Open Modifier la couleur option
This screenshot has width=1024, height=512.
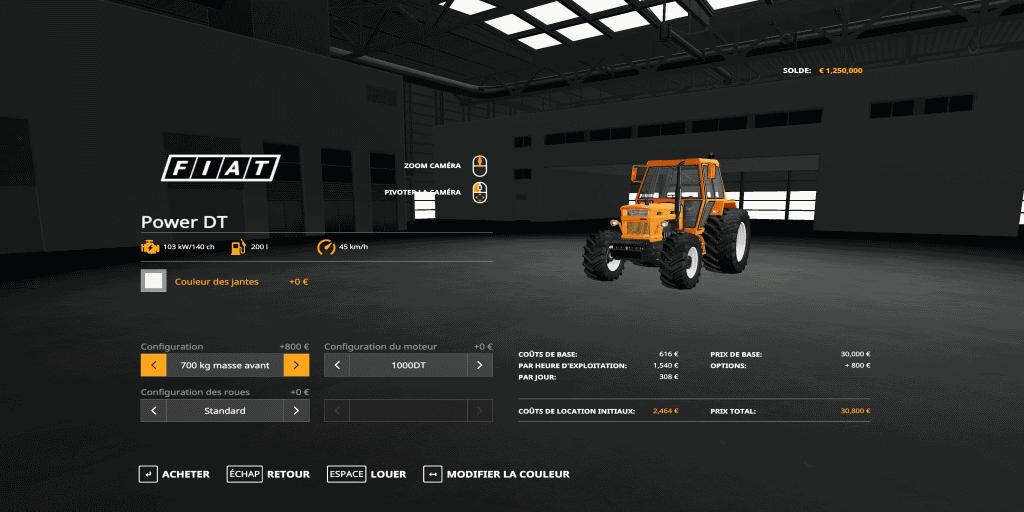(x=496, y=474)
